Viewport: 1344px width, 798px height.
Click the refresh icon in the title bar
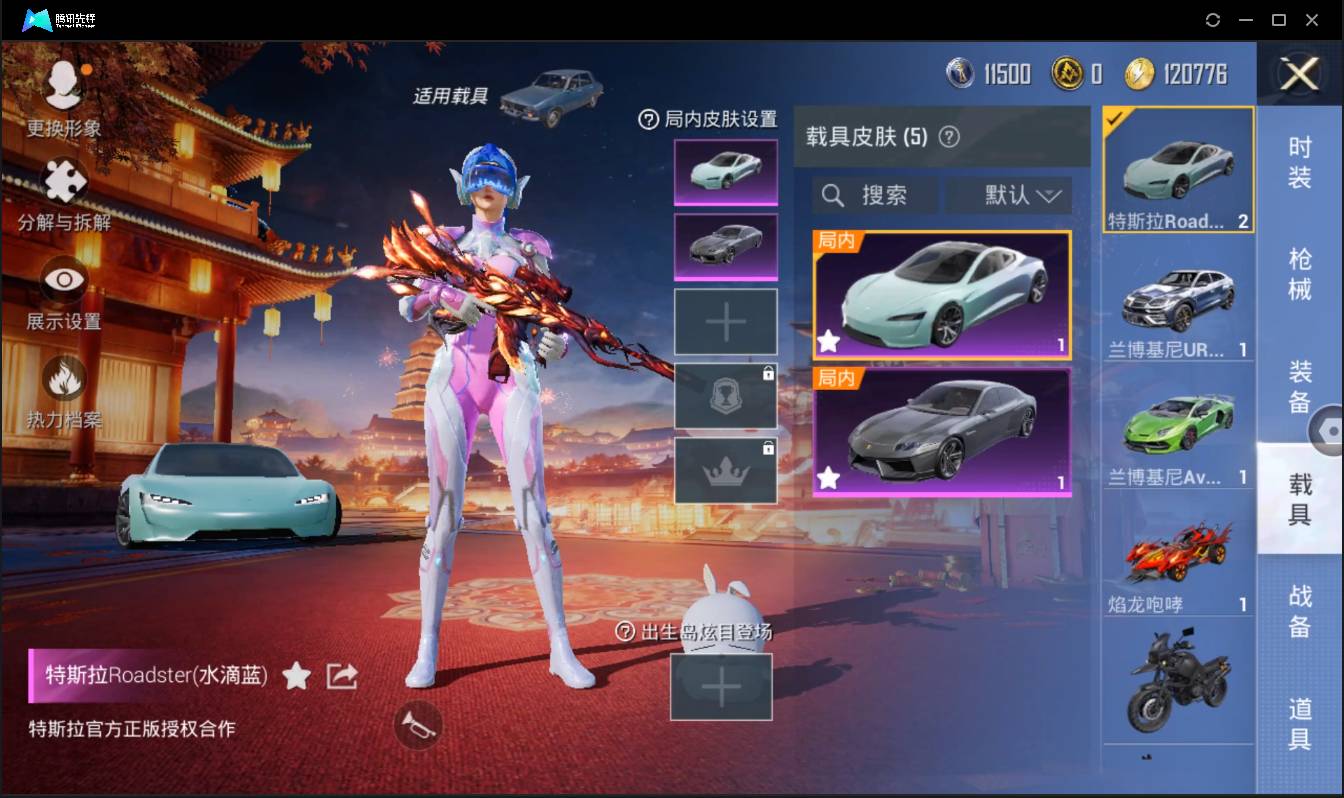click(x=1213, y=19)
